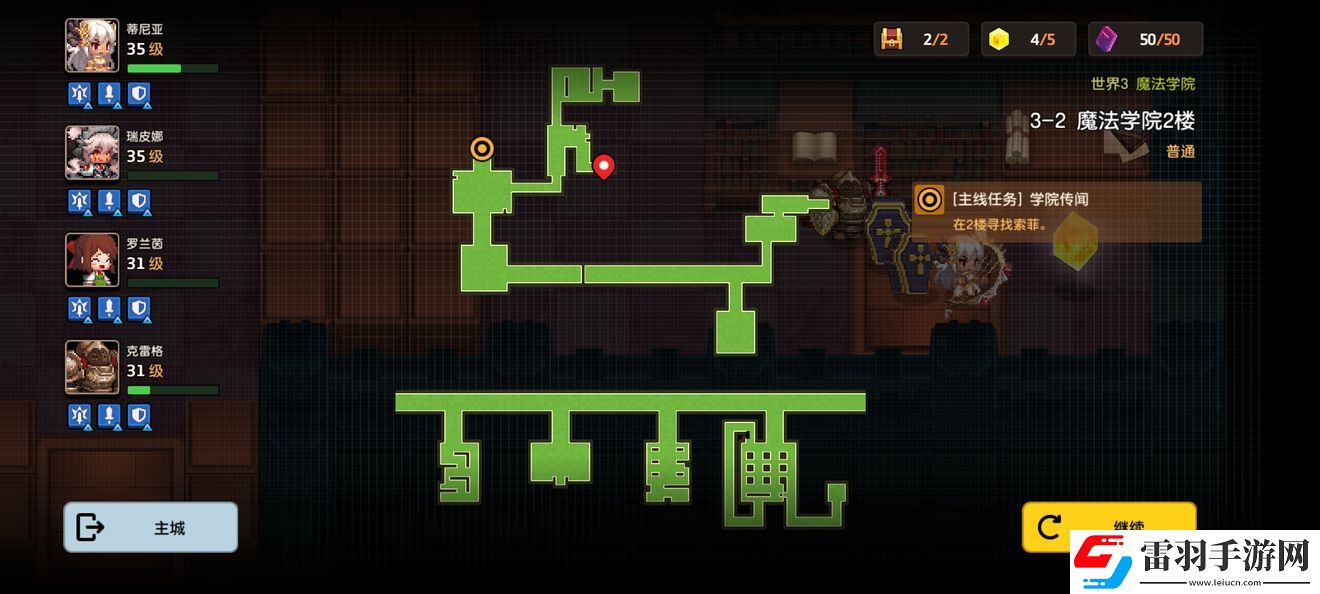Tap the yellow star cube counter
The image size is (1320, 594).
click(998, 39)
